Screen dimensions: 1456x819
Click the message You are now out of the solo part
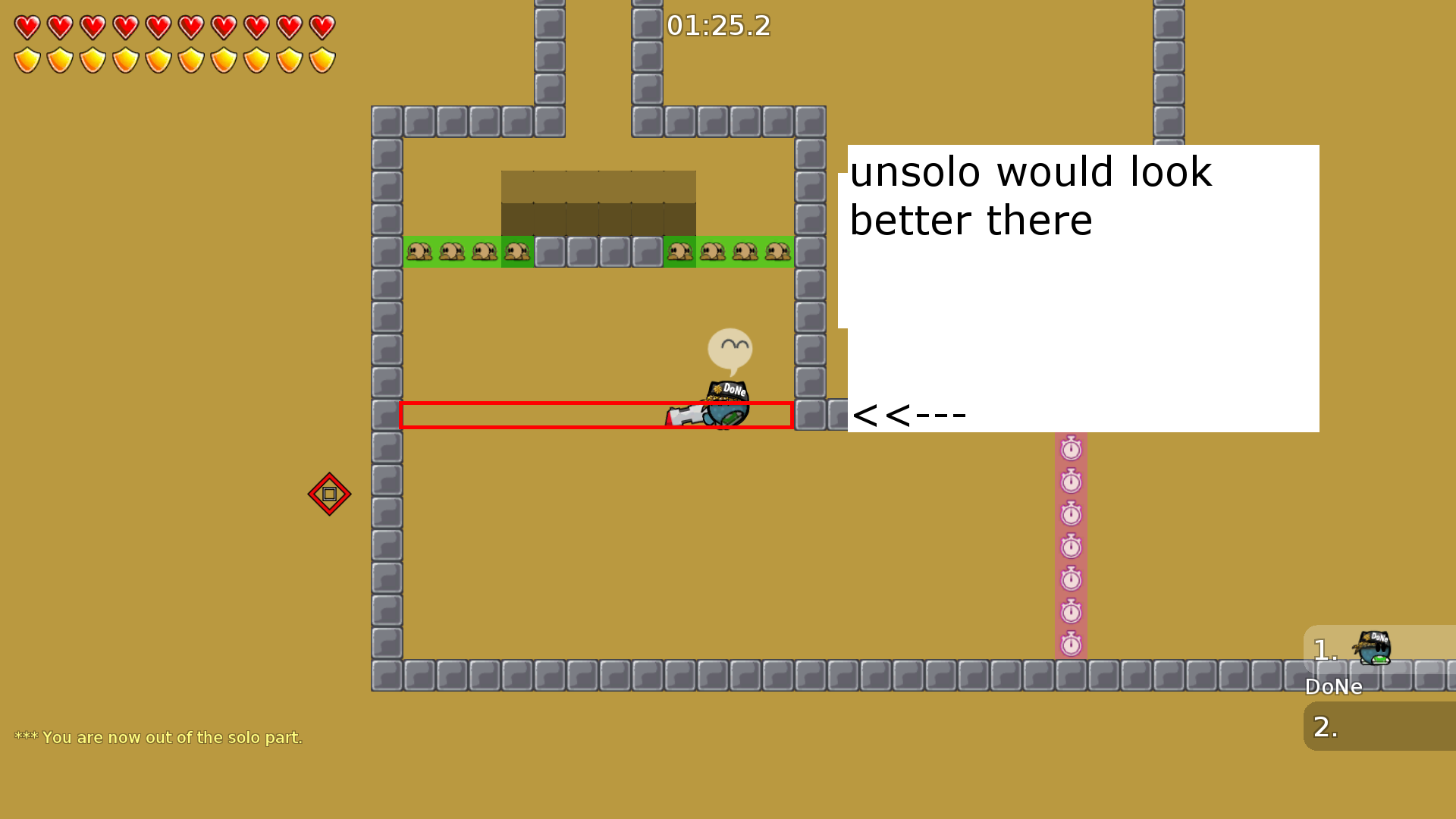click(x=160, y=736)
